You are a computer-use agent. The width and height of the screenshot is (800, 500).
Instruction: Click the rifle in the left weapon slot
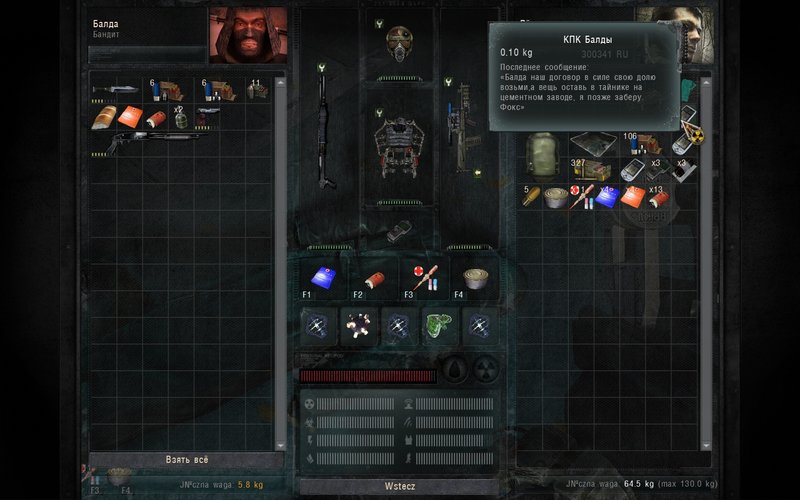(x=323, y=130)
